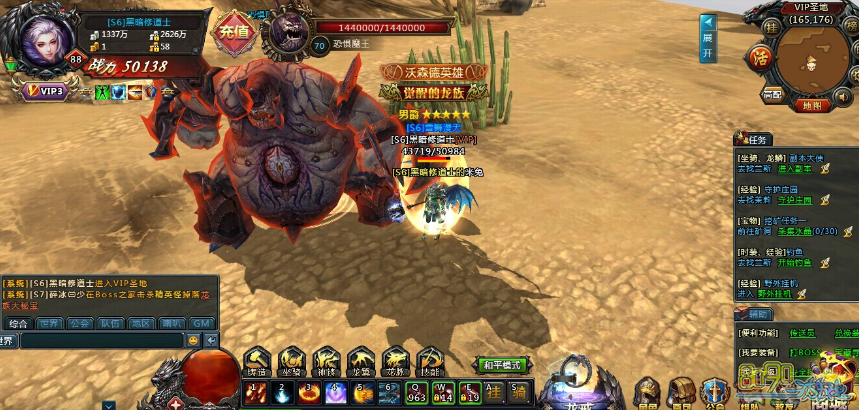Click the chat message input box
The width and height of the screenshot is (859, 410).
[100, 340]
